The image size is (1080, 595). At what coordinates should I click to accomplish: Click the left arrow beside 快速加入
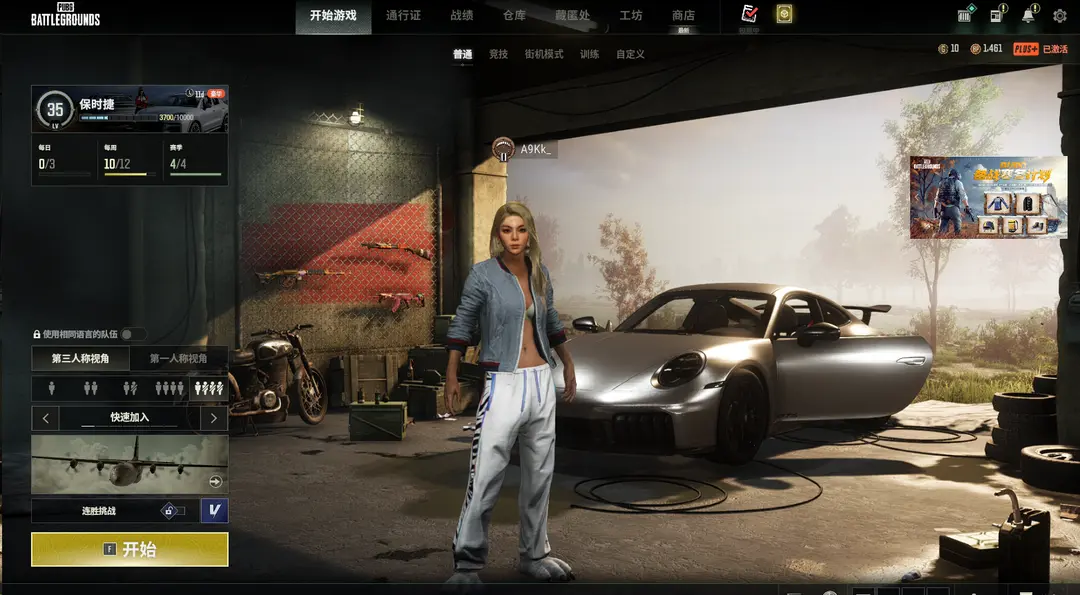[45, 417]
